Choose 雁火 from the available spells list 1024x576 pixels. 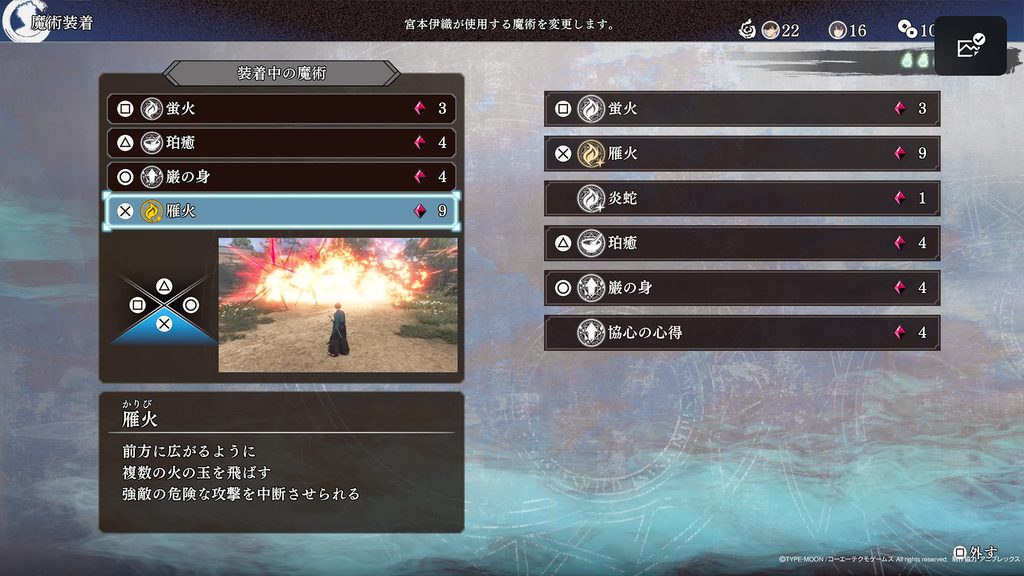pyautogui.click(x=741, y=153)
